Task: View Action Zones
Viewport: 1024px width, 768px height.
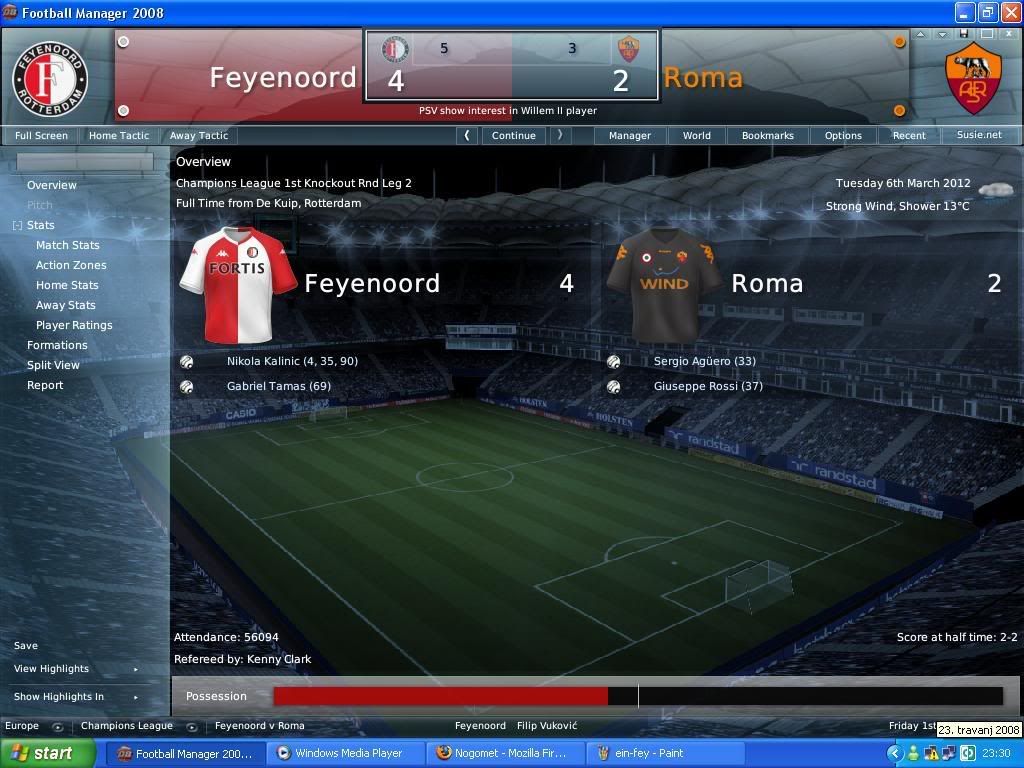Action: pos(71,265)
